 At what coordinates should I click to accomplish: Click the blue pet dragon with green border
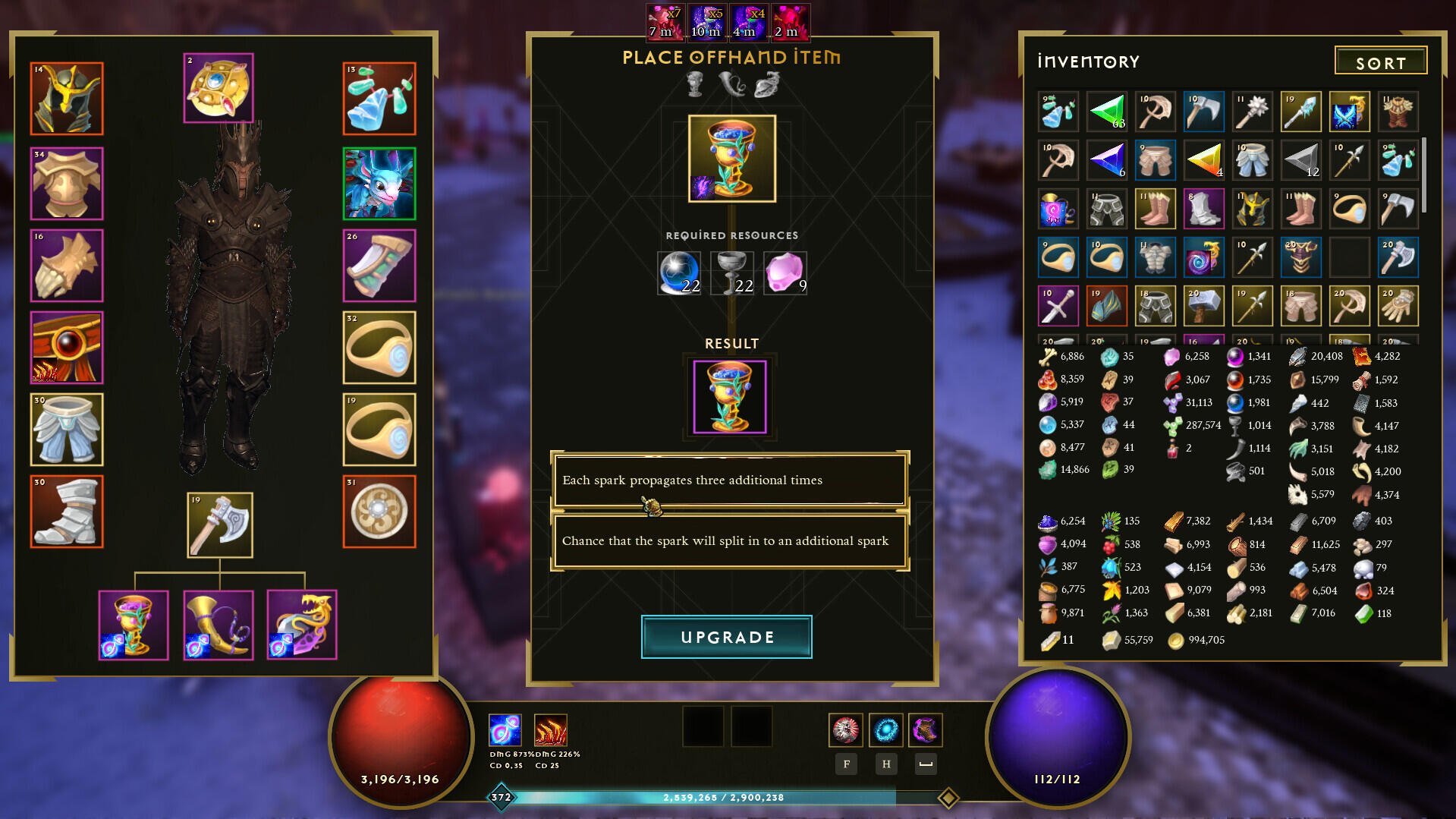pos(379,182)
